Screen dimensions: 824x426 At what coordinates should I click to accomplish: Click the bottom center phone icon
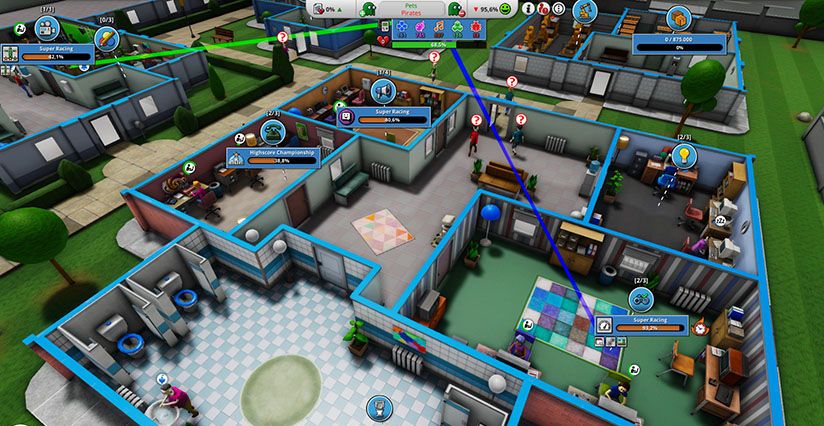379,406
